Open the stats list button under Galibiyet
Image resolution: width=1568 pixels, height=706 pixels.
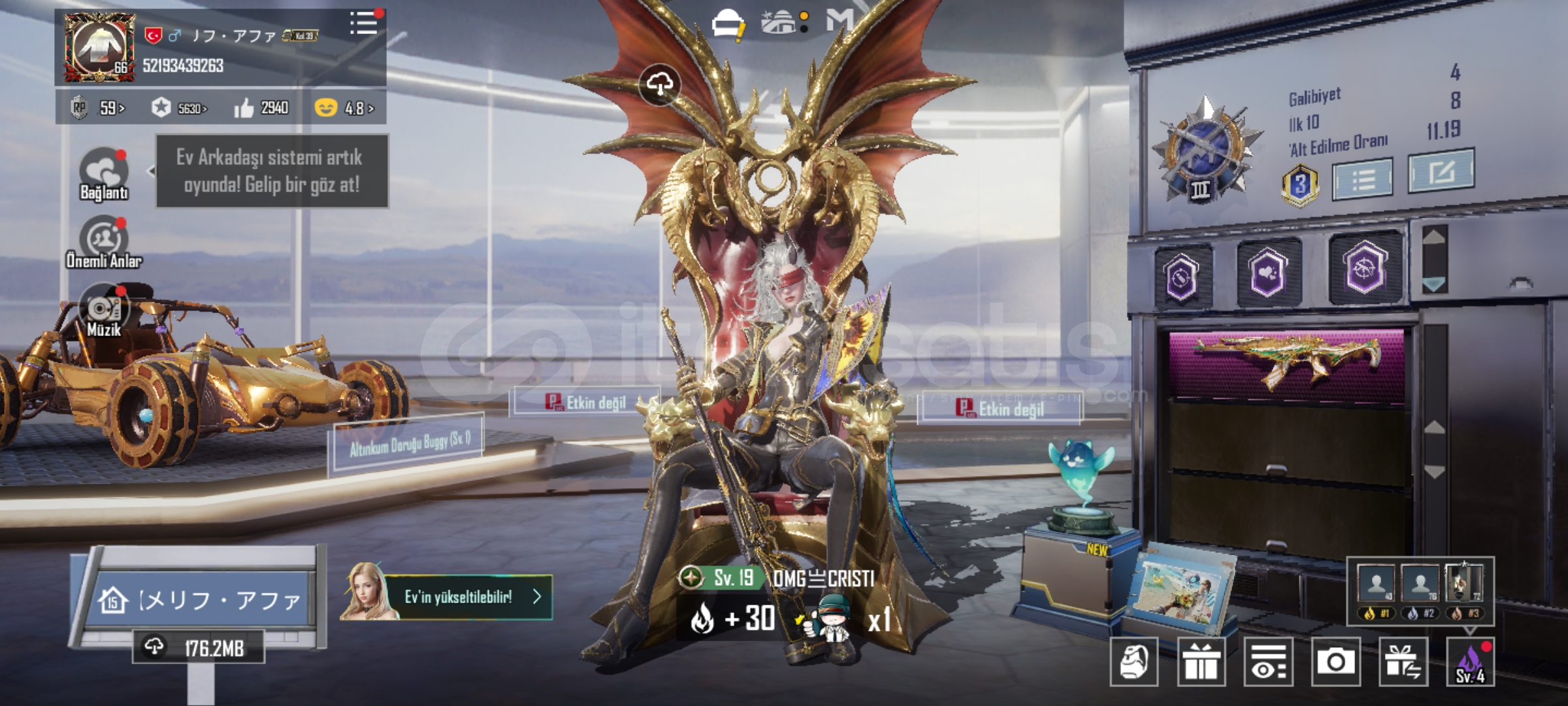click(1362, 178)
